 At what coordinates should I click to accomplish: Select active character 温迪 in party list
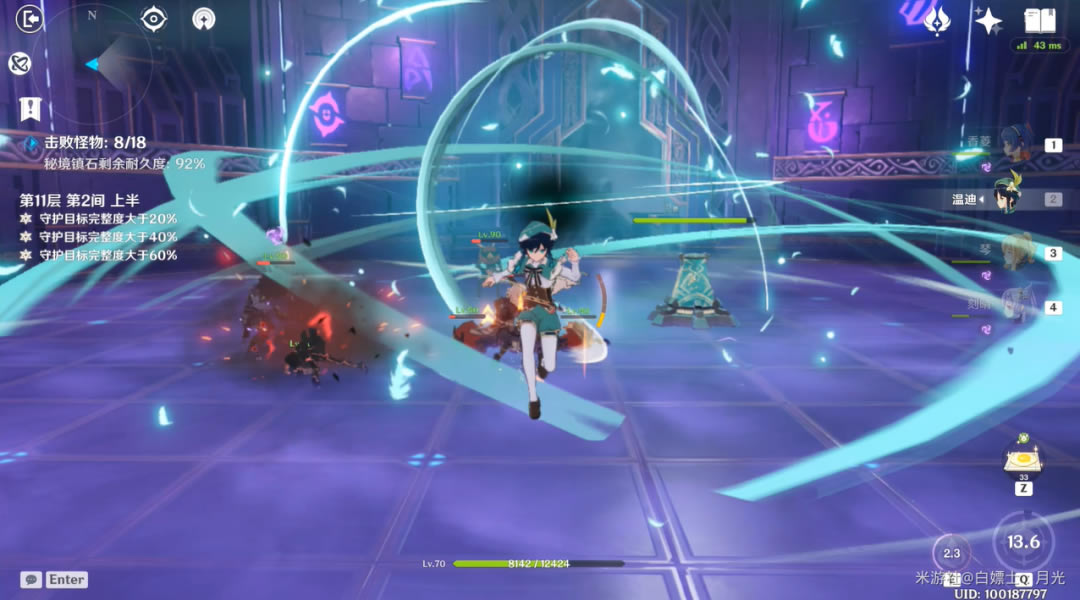(x=1005, y=198)
